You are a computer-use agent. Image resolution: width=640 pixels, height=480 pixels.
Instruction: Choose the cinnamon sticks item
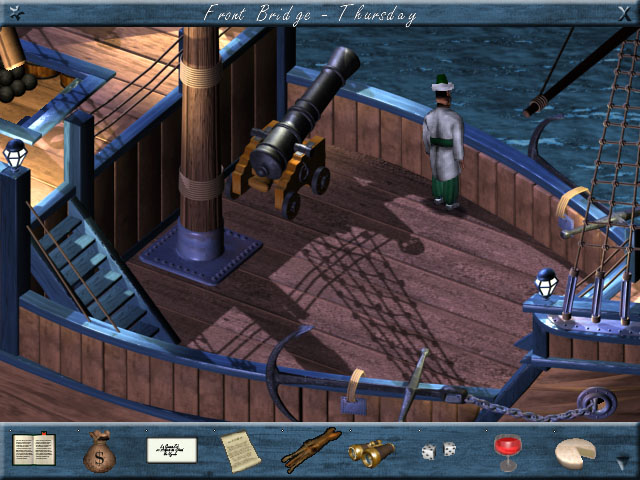[310, 450]
